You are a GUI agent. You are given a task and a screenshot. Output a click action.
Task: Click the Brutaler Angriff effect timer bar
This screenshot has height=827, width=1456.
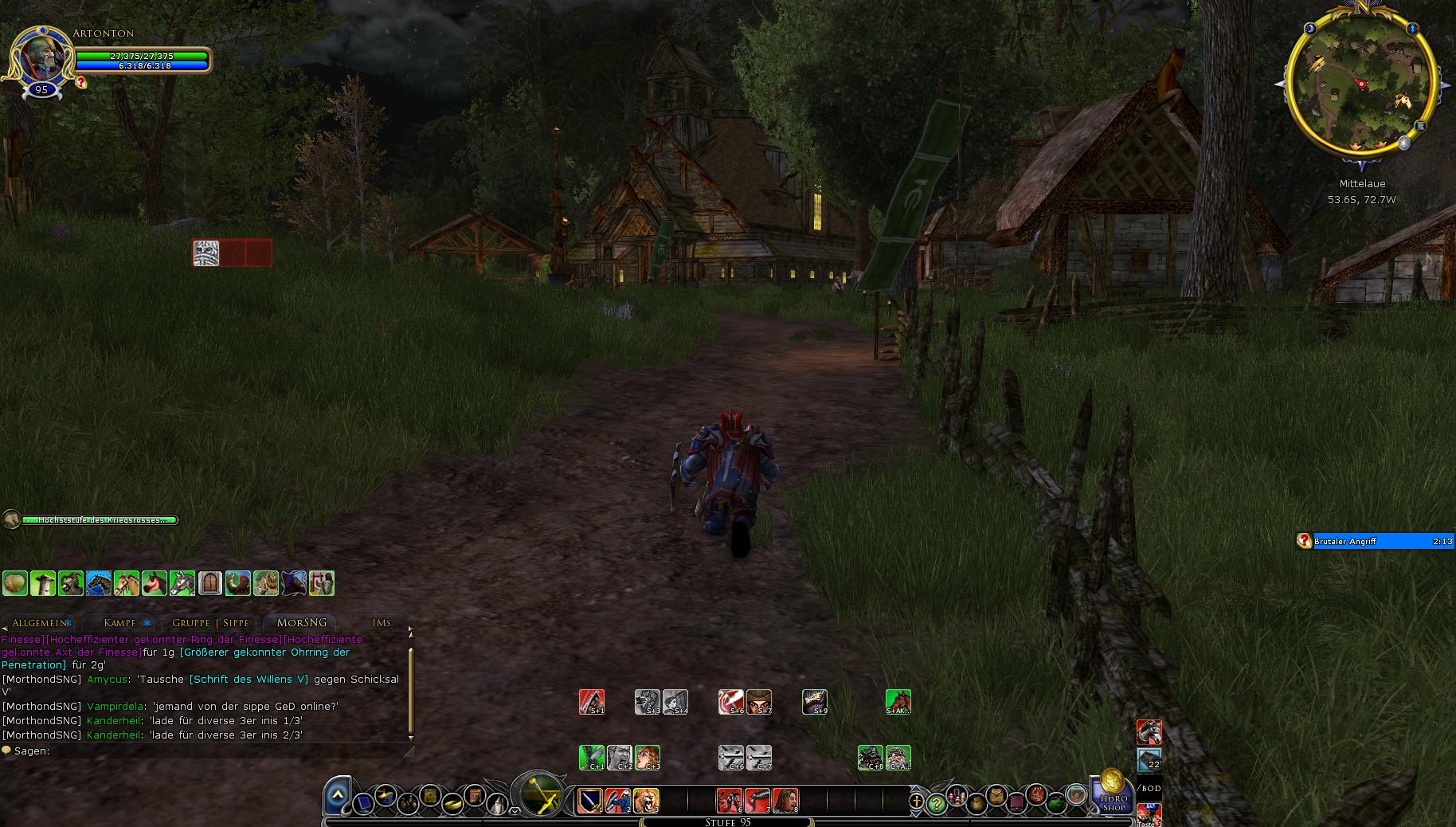[1382, 542]
